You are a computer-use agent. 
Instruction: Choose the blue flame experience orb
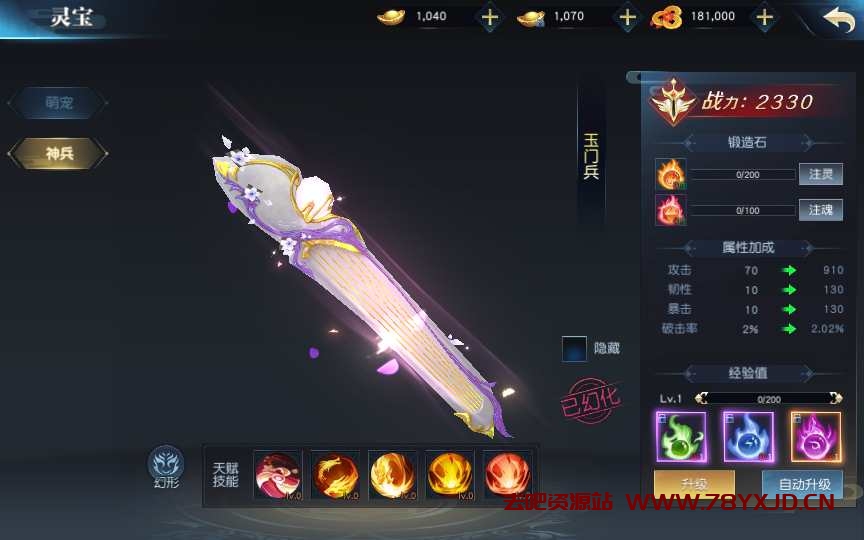click(x=748, y=436)
